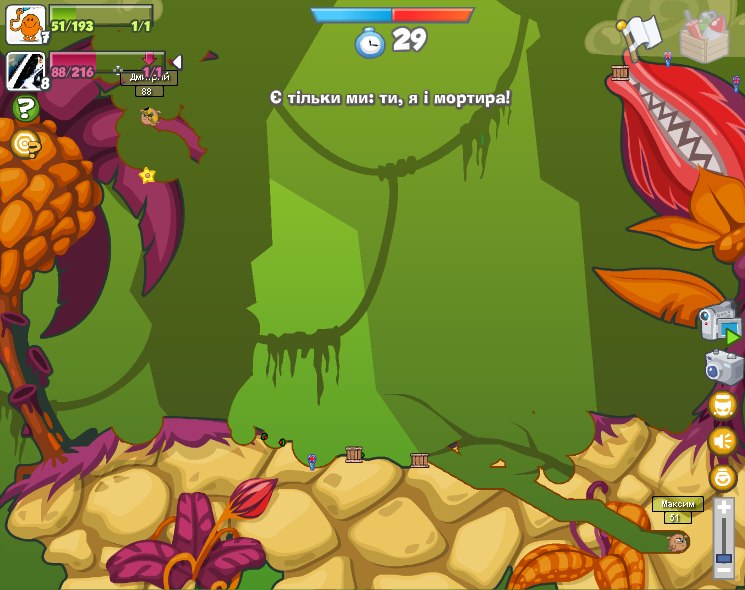The height and width of the screenshot is (590, 745).
Task: Click the blue zoom slider handle
Action: (723, 554)
